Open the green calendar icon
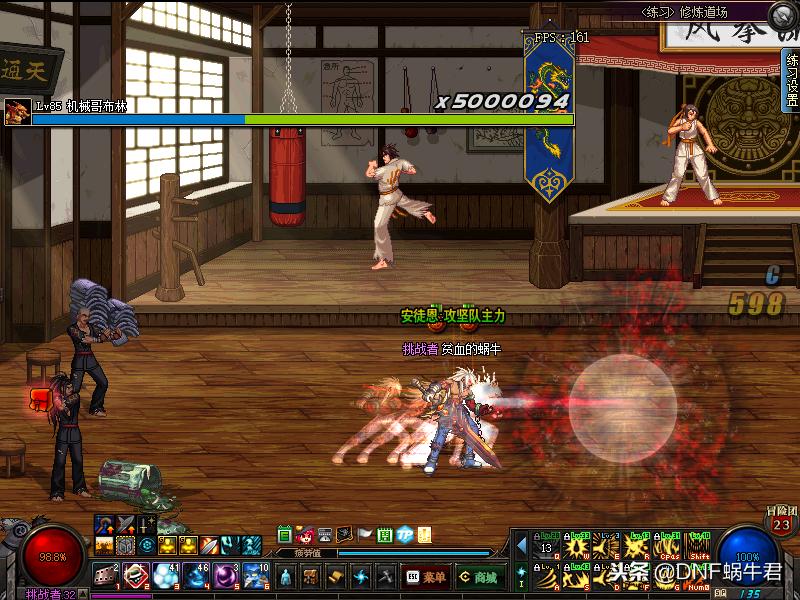The image size is (800, 600). [x=285, y=534]
